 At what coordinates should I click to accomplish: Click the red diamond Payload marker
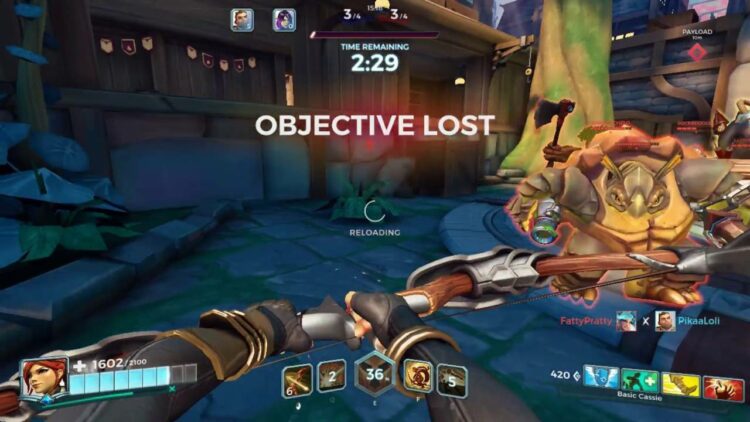[698, 51]
